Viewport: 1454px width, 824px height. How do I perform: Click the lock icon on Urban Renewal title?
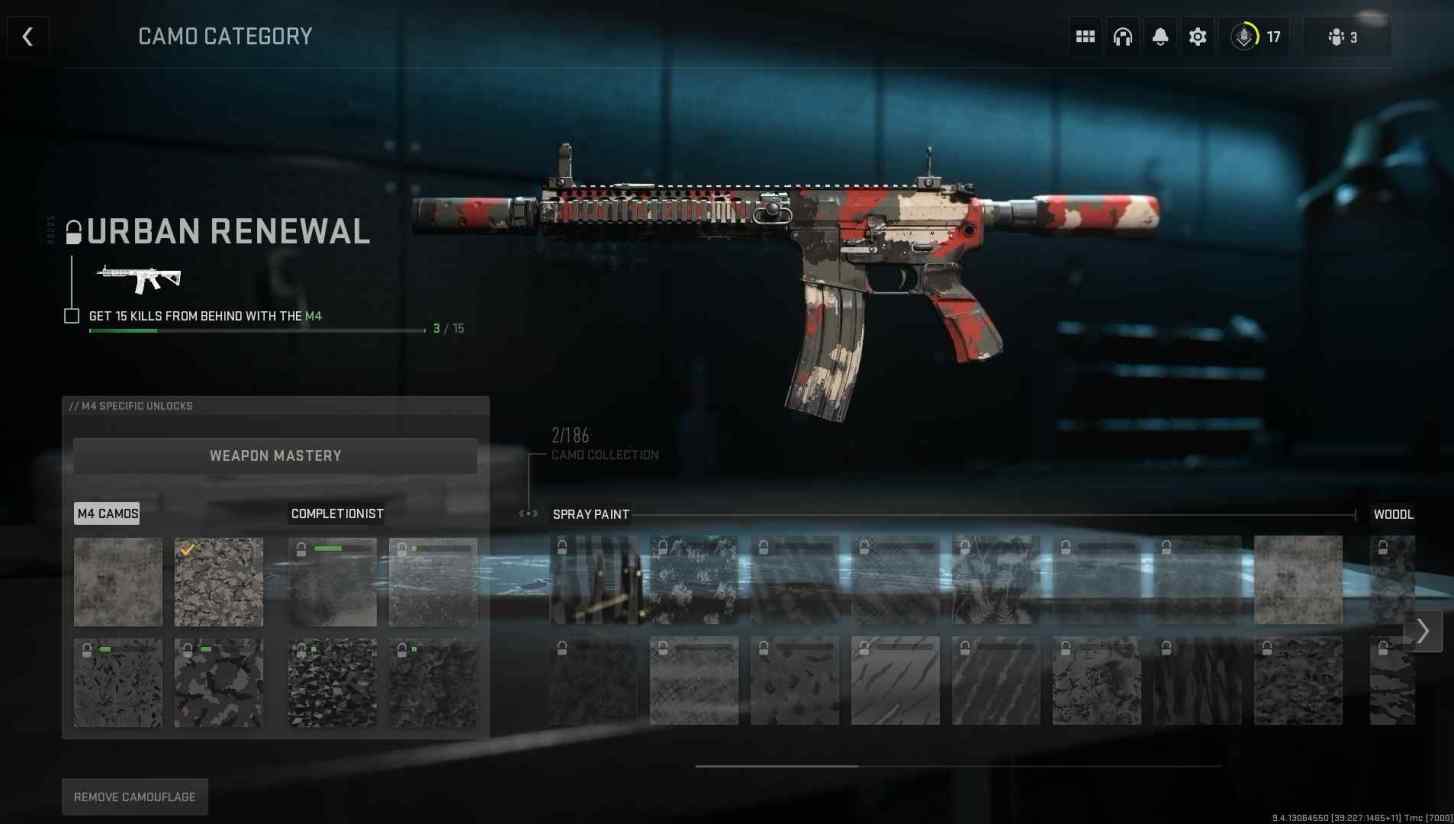click(72, 230)
